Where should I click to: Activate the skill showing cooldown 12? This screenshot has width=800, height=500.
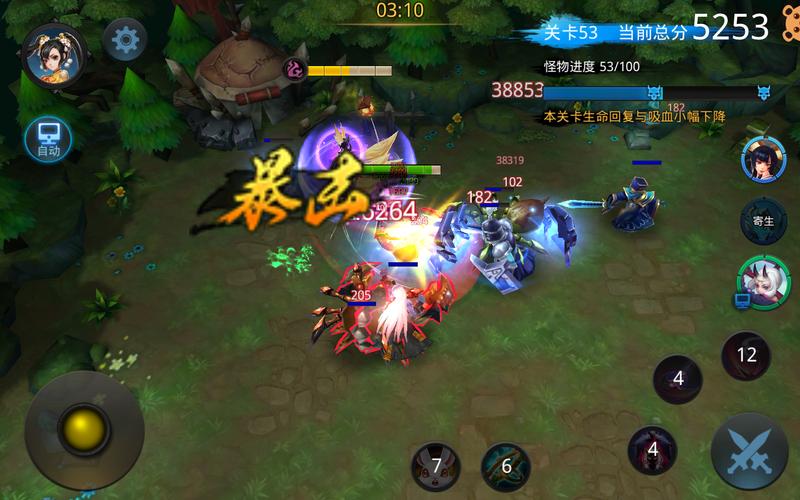(746, 355)
